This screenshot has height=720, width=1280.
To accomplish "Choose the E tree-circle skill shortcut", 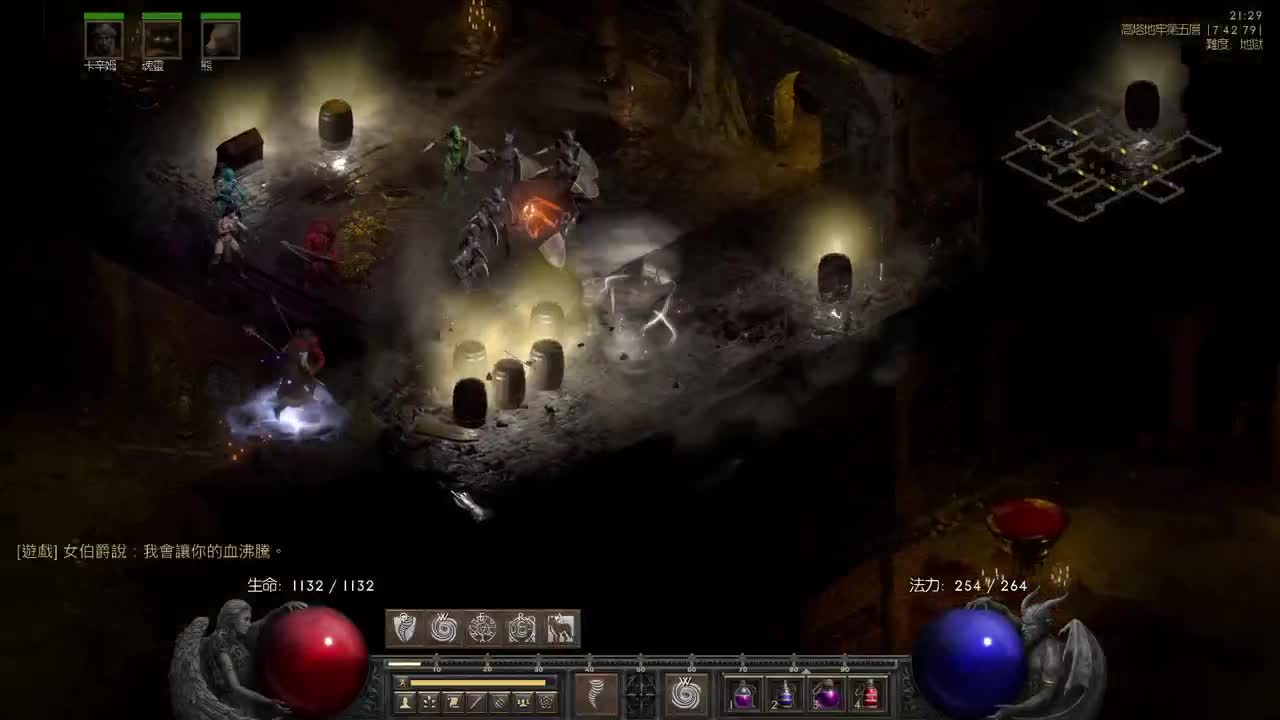I will (483, 628).
